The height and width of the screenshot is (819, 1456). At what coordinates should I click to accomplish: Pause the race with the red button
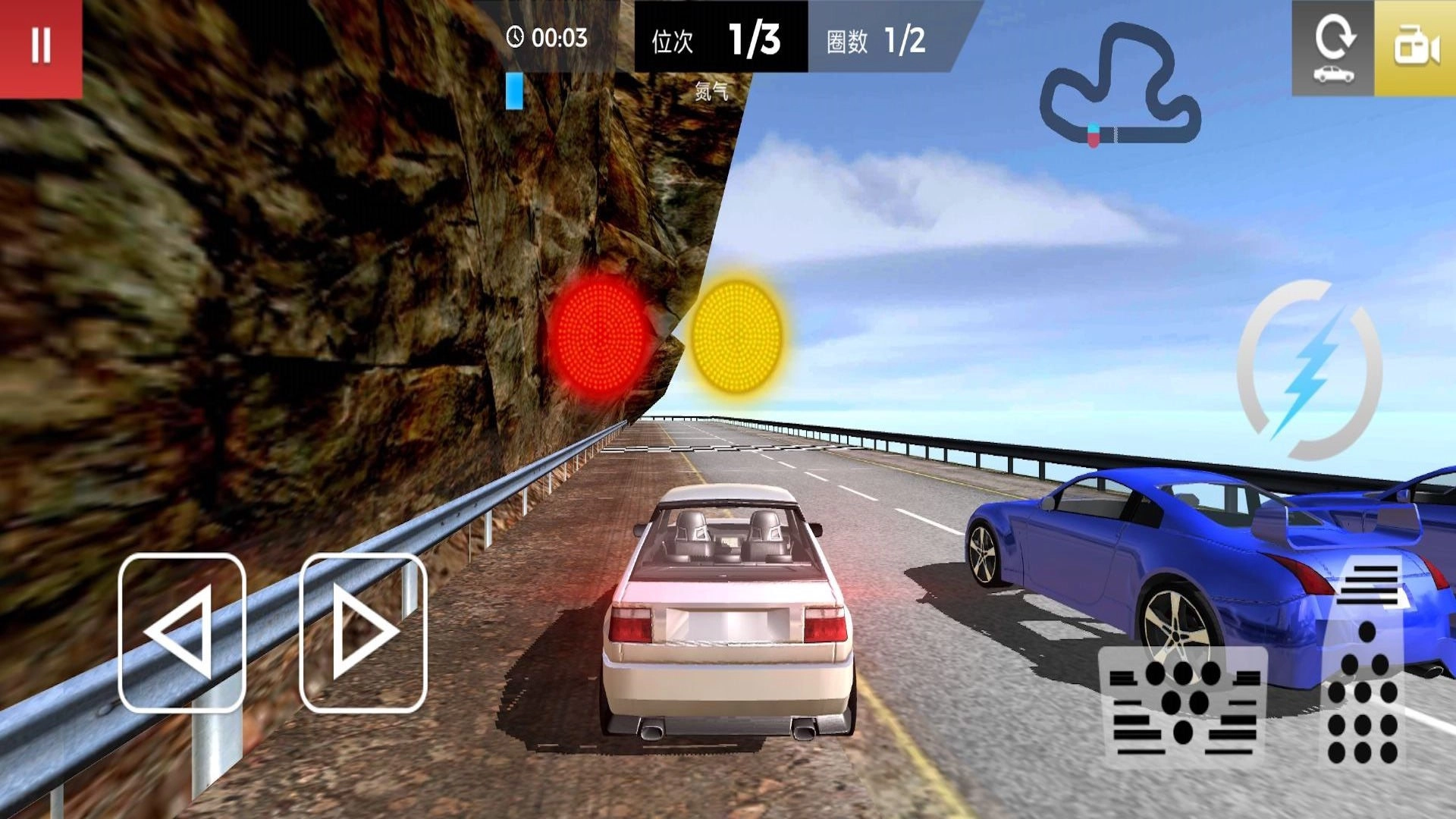click(41, 47)
